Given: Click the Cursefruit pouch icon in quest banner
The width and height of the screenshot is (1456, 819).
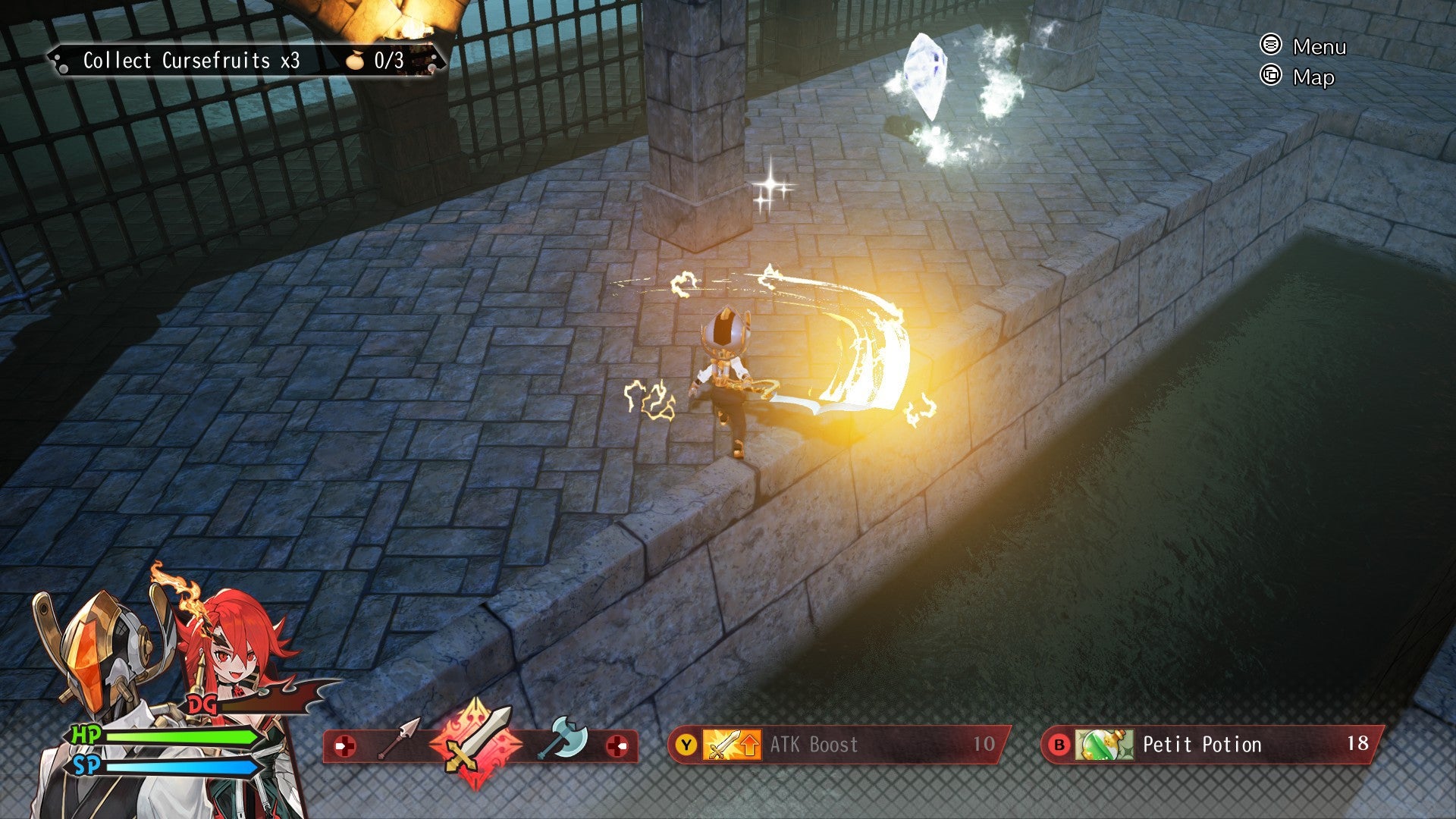Looking at the screenshot, I should click(x=353, y=61).
